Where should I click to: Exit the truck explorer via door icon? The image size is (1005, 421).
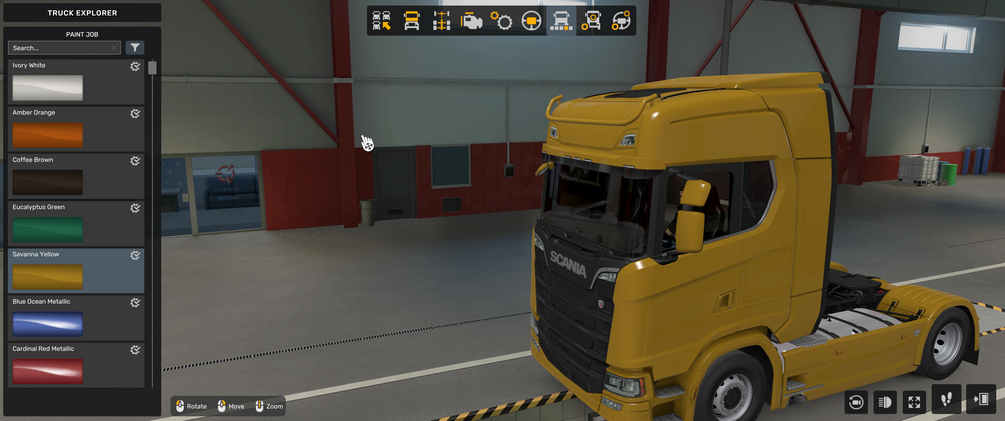coord(982,399)
